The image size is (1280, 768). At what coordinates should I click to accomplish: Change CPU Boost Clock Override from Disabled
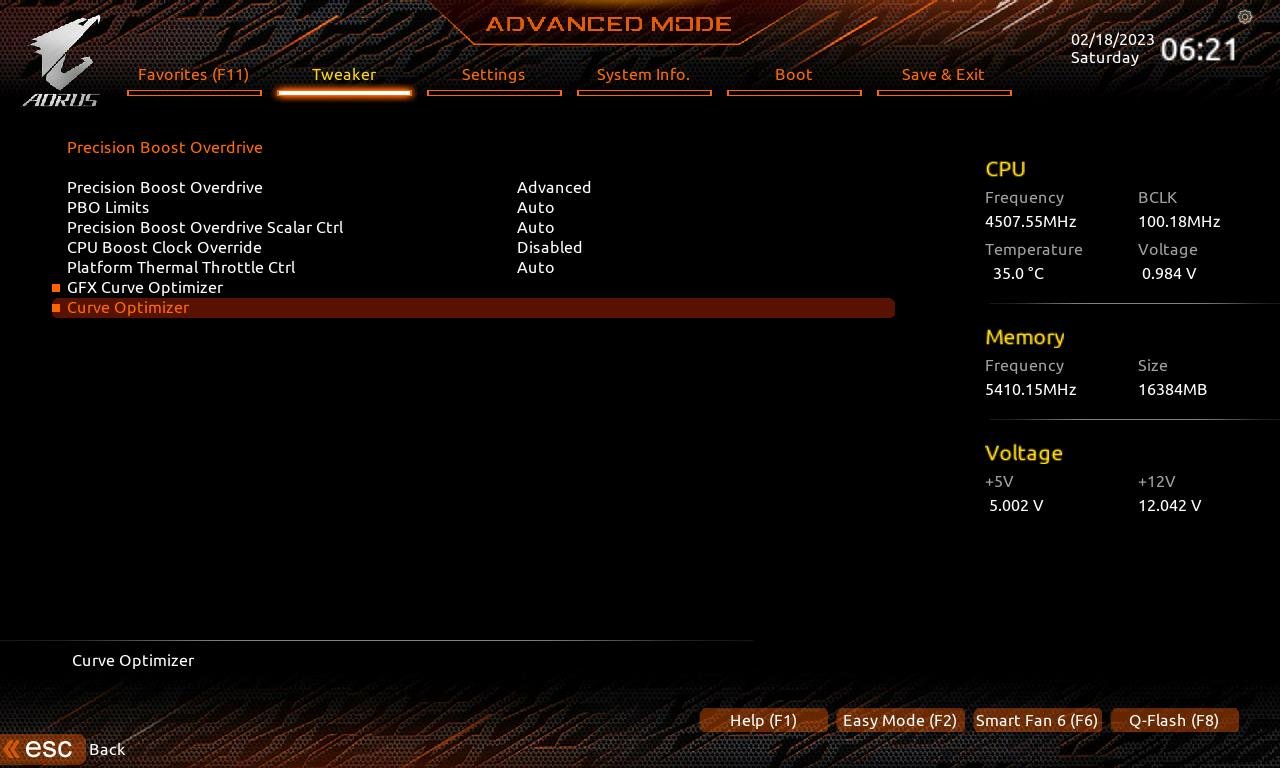pyautogui.click(x=550, y=247)
